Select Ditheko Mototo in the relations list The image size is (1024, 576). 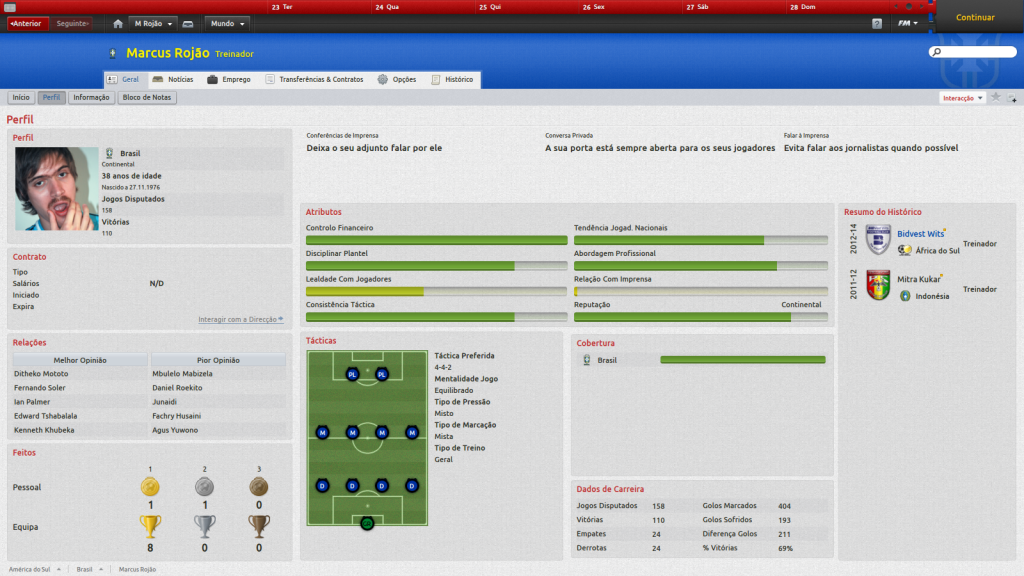tap(42, 373)
